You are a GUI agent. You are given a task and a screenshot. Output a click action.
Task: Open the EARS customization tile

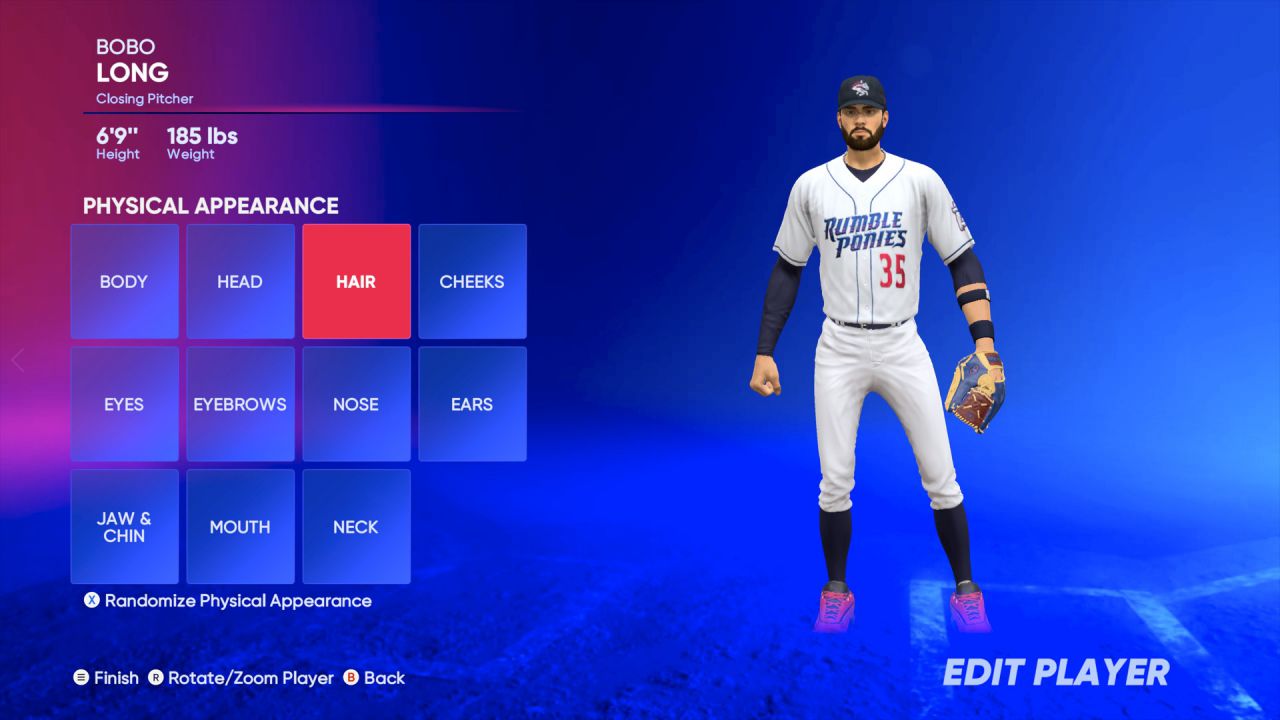tap(472, 404)
